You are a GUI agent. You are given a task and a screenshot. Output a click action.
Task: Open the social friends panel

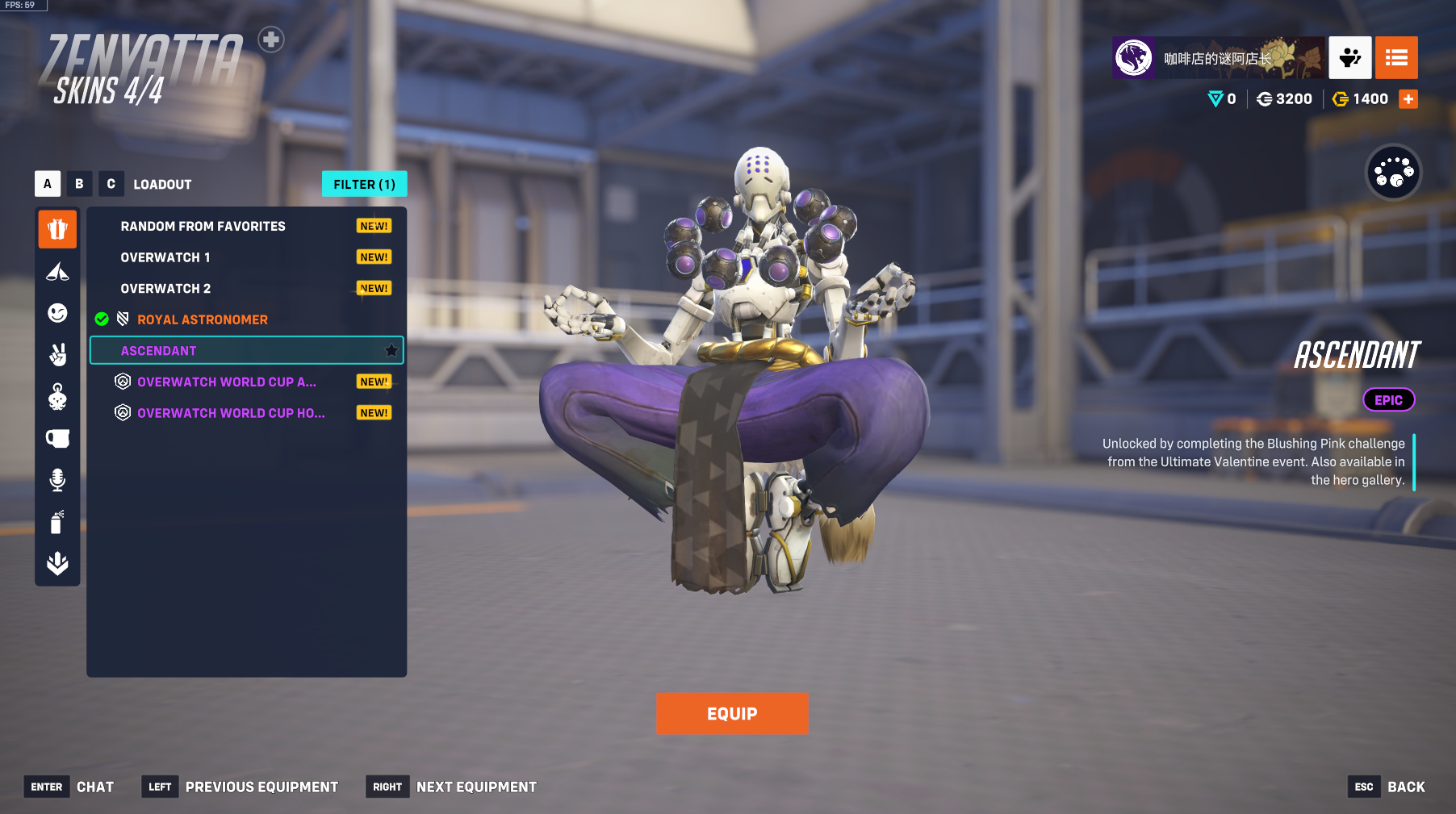coord(1349,57)
